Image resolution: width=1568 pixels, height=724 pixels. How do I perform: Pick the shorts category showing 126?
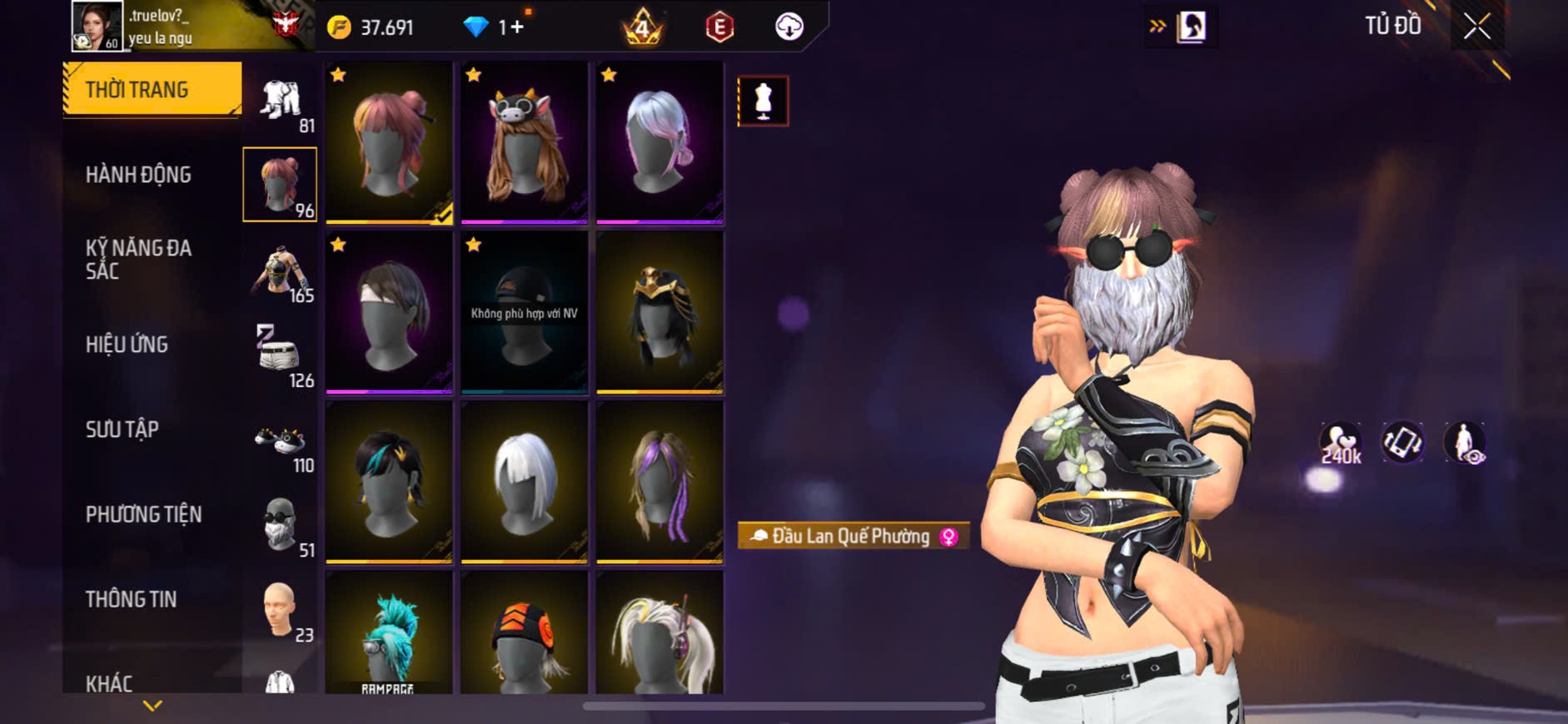pos(281,356)
